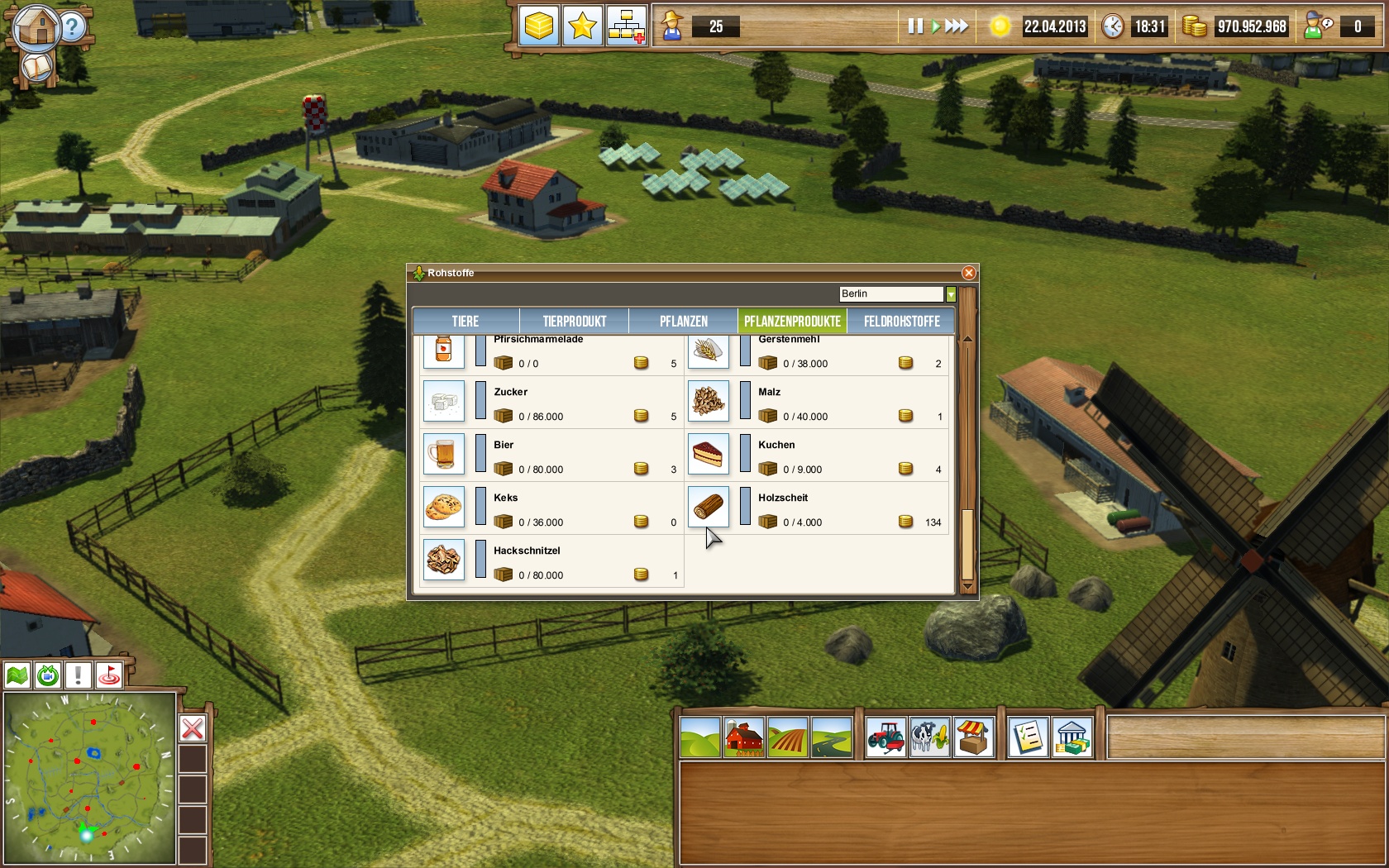Open the tractor vehicles menu
The width and height of the screenshot is (1389, 868).
point(885,737)
